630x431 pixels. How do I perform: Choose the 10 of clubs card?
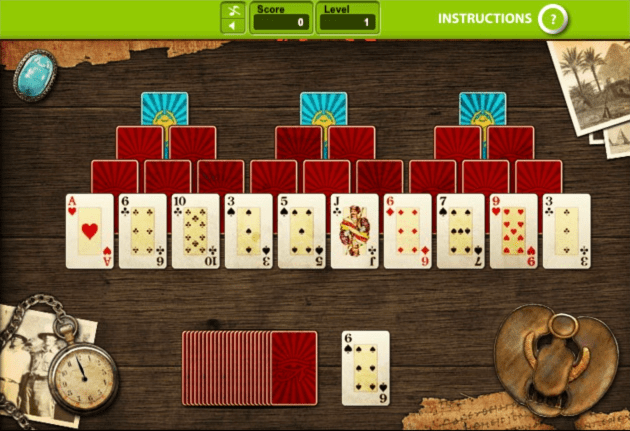tap(195, 231)
